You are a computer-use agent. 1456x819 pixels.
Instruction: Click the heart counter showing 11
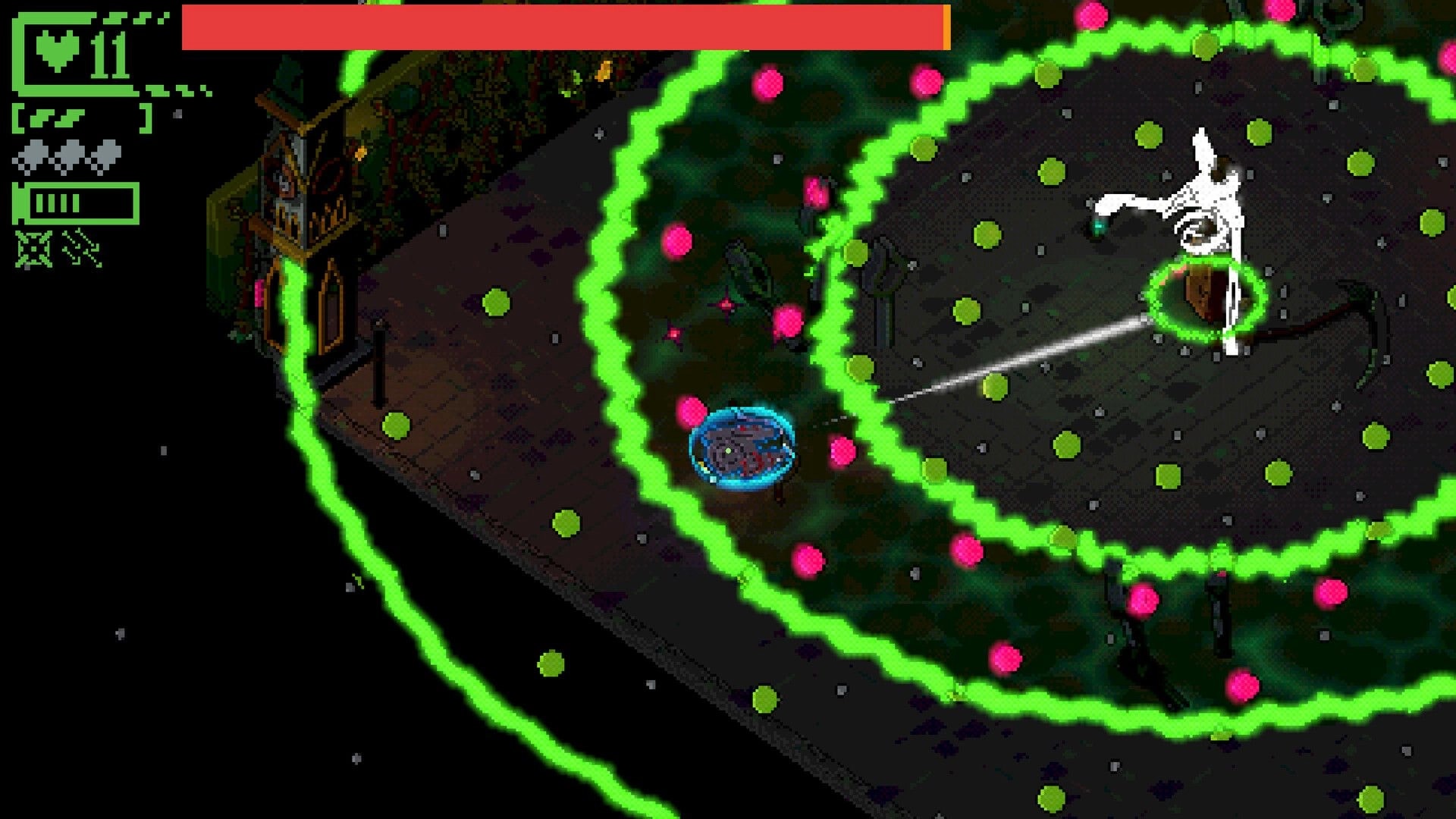[x=108, y=53]
